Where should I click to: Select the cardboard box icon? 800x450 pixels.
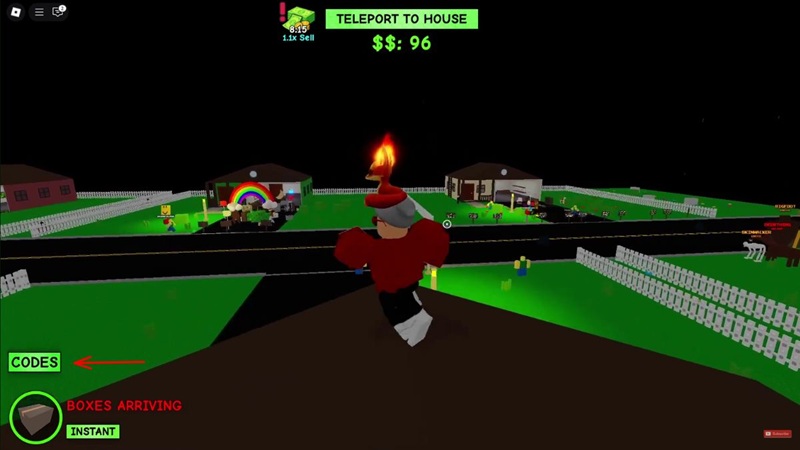click(35, 416)
